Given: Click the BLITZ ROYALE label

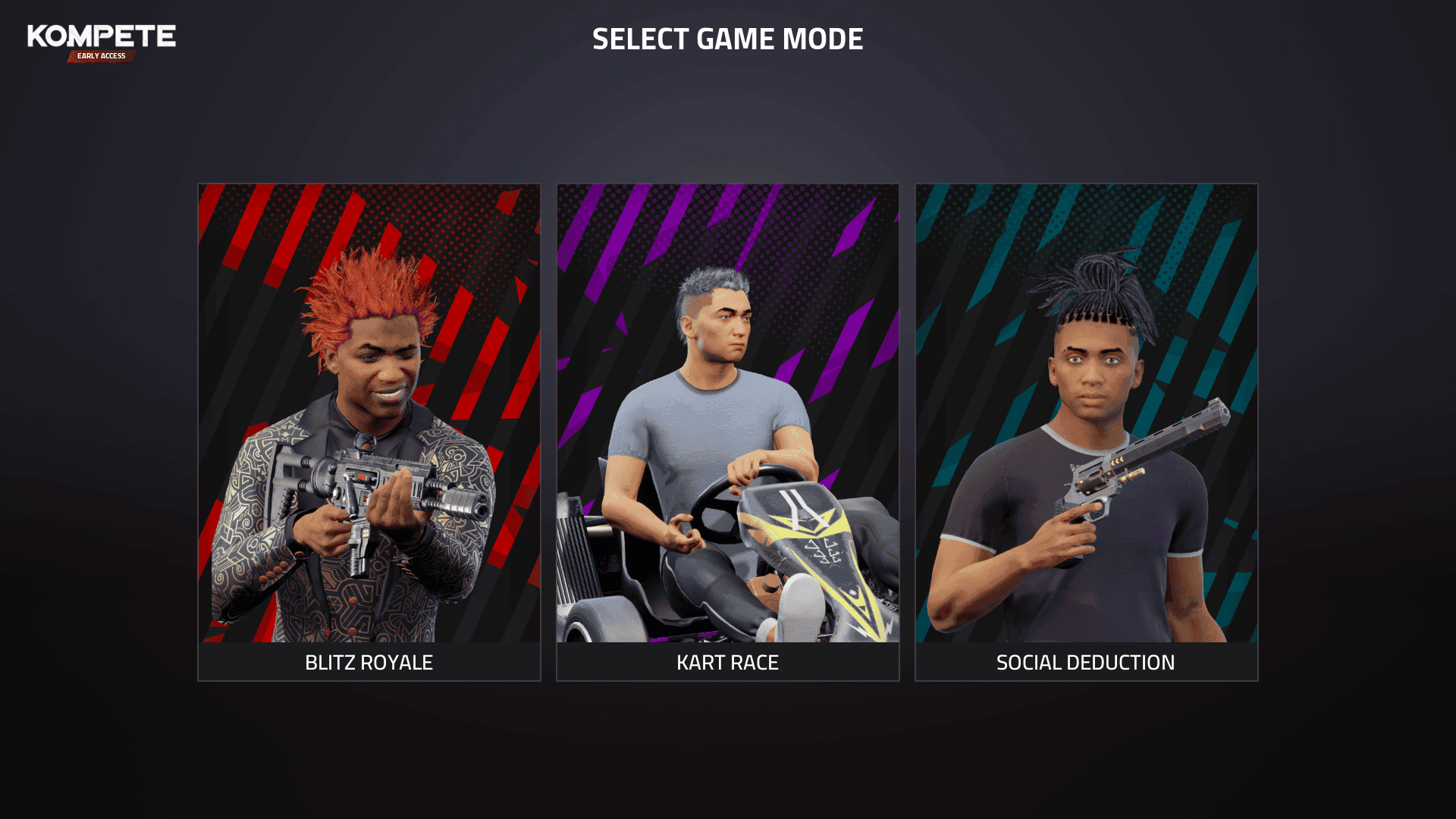Looking at the screenshot, I should pyautogui.click(x=368, y=662).
